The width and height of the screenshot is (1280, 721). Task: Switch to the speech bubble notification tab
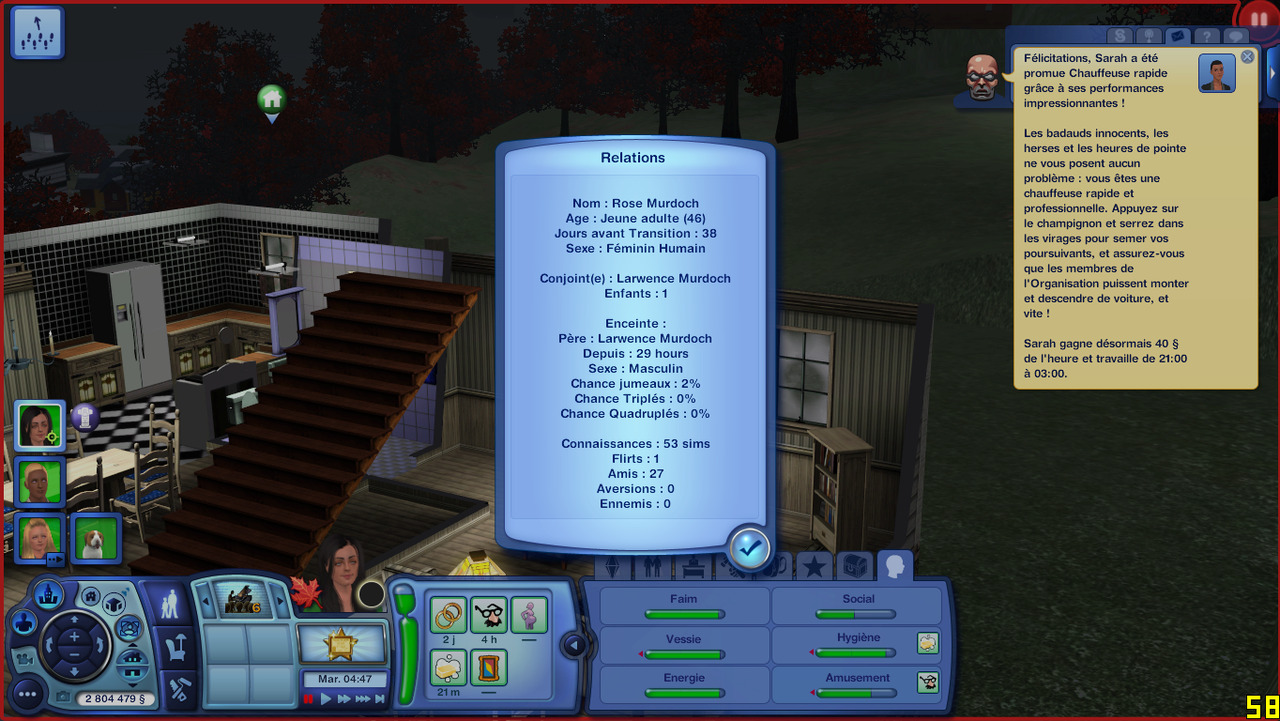point(1236,37)
